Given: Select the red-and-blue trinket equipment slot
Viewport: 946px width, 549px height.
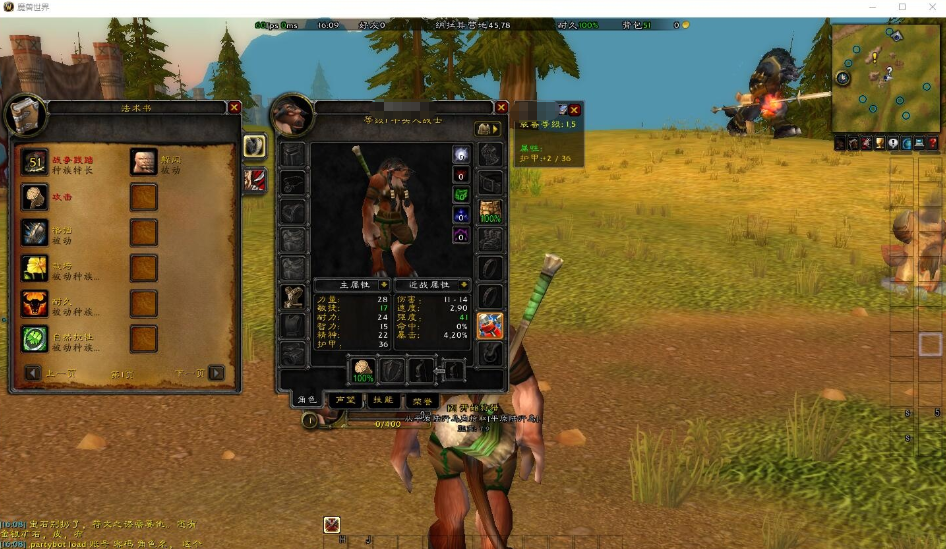Looking at the screenshot, I should (x=490, y=325).
